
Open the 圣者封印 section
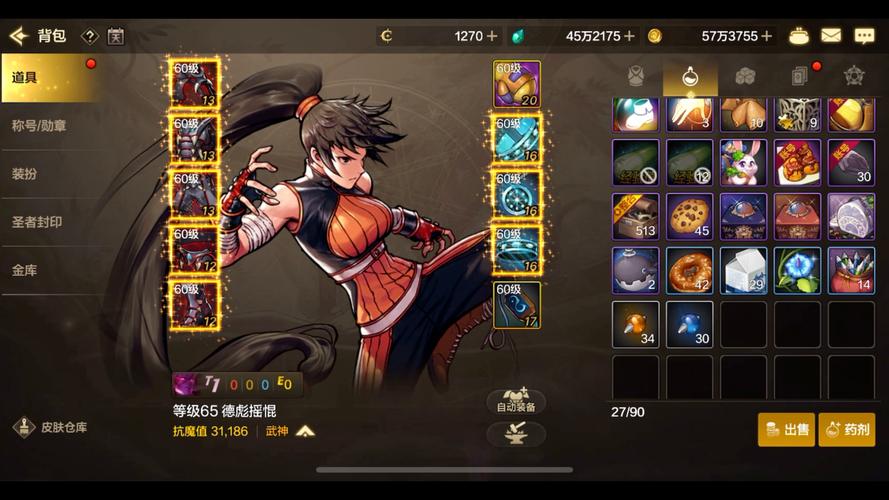tap(48, 221)
